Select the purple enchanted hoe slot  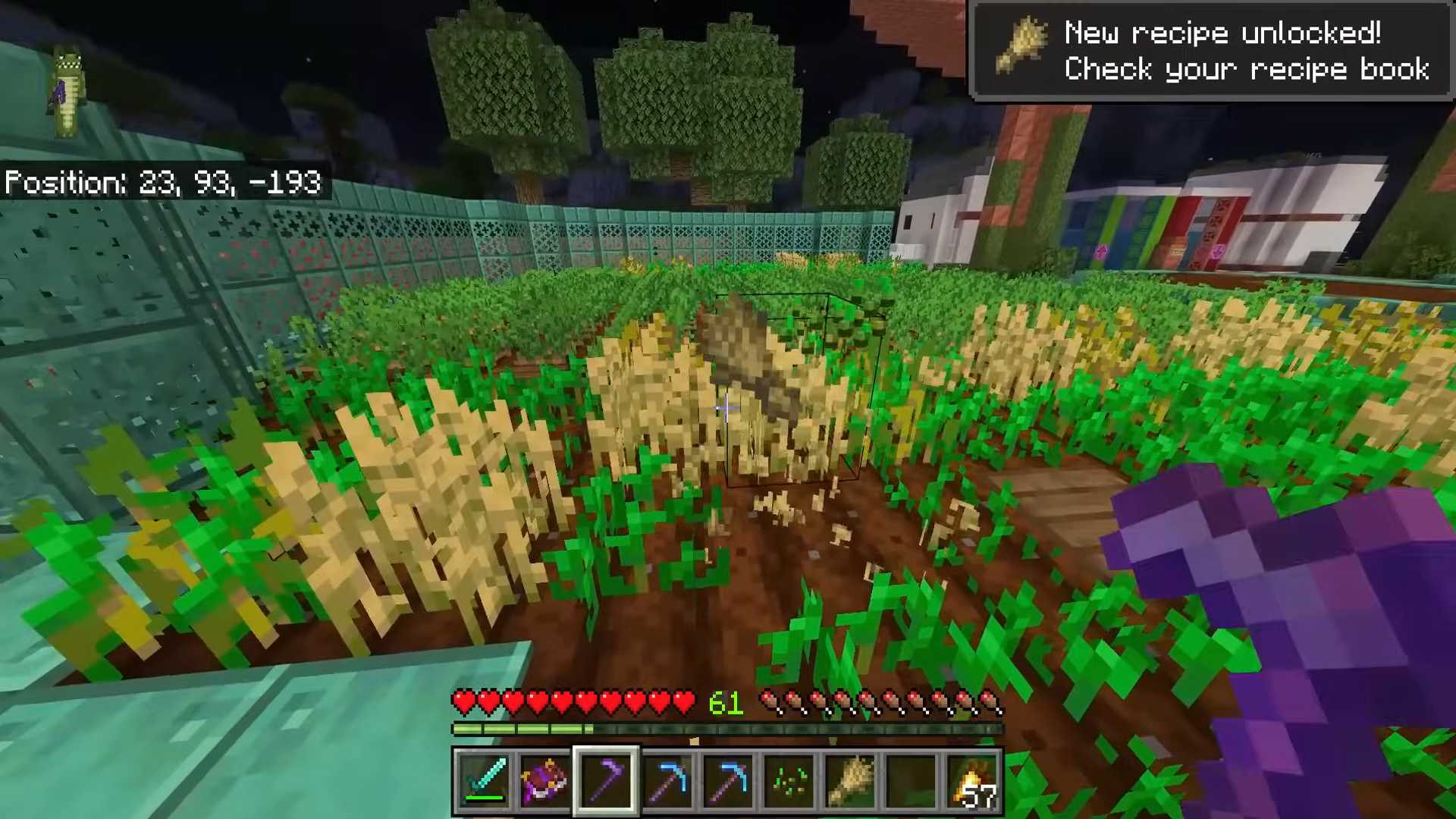click(x=606, y=780)
